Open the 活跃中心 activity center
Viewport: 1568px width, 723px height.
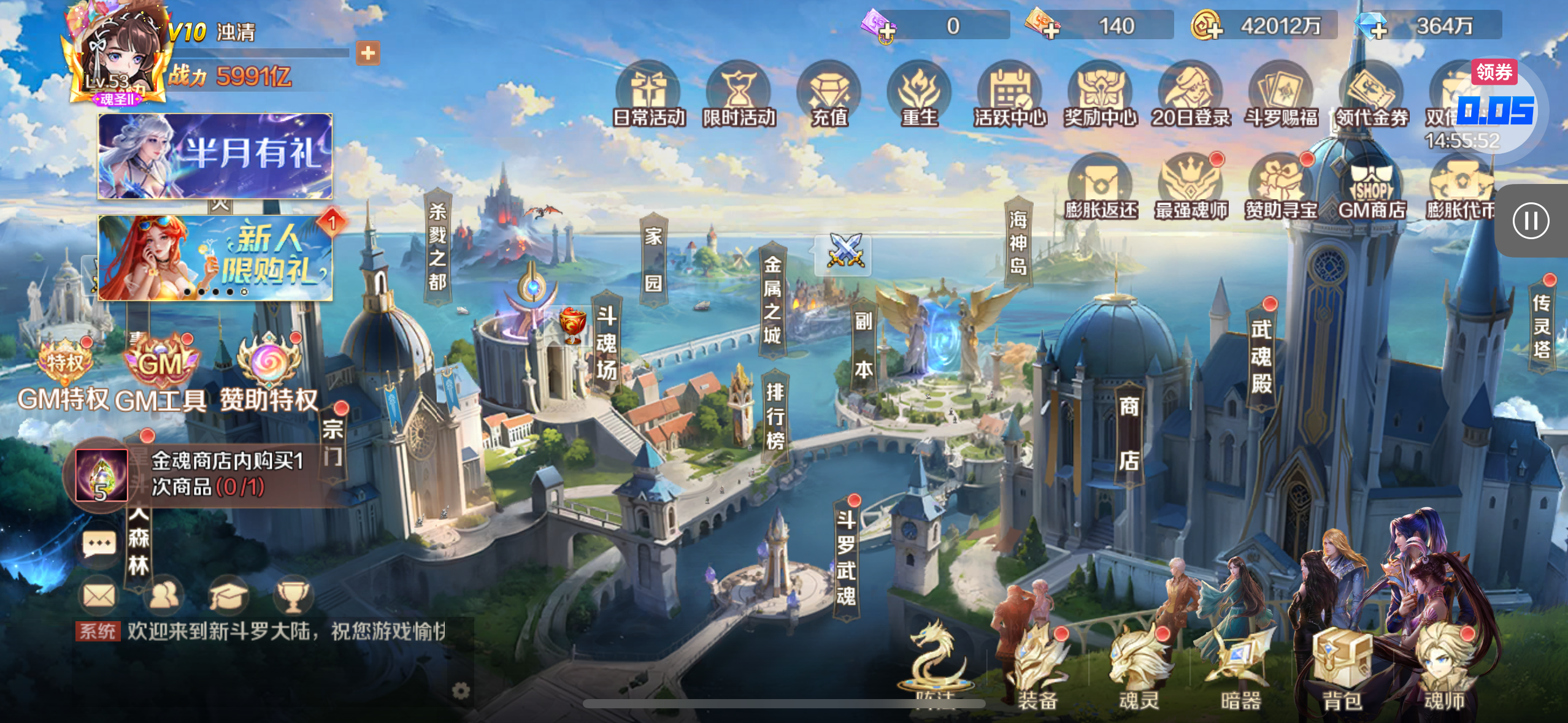pyautogui.click(x=1009, y=95)
